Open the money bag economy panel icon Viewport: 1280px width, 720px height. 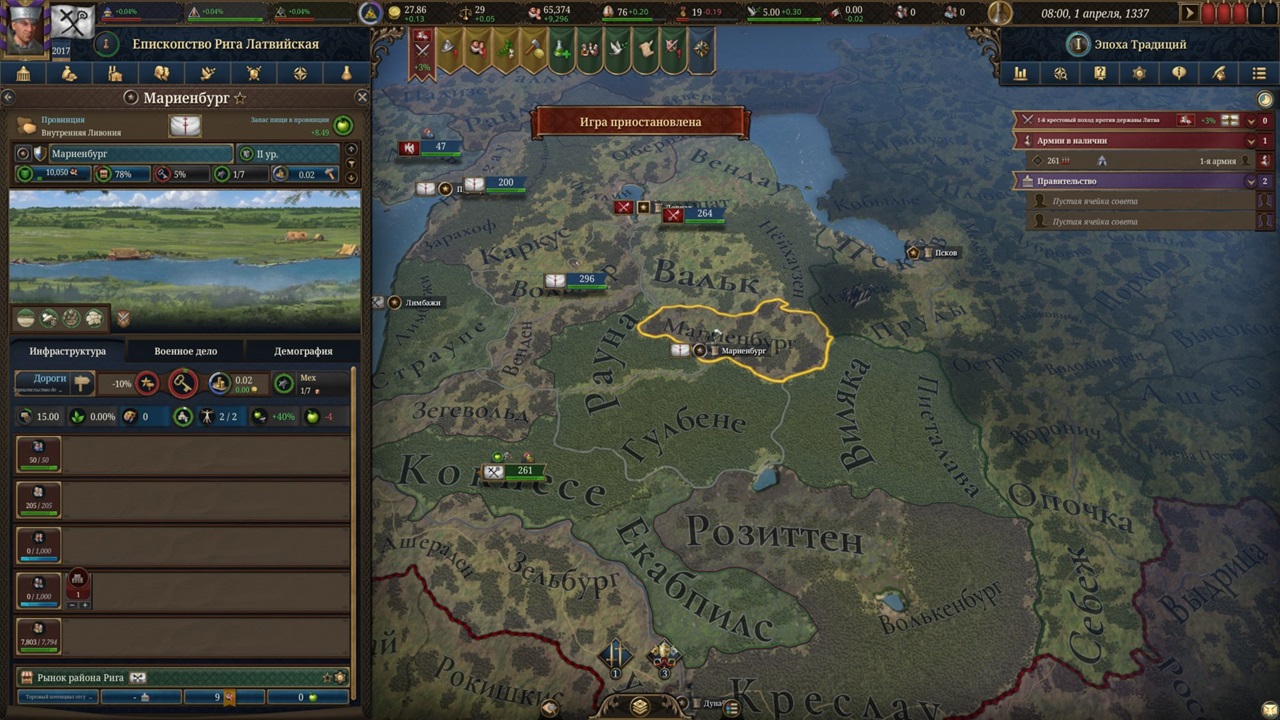(x=68, y=73)
